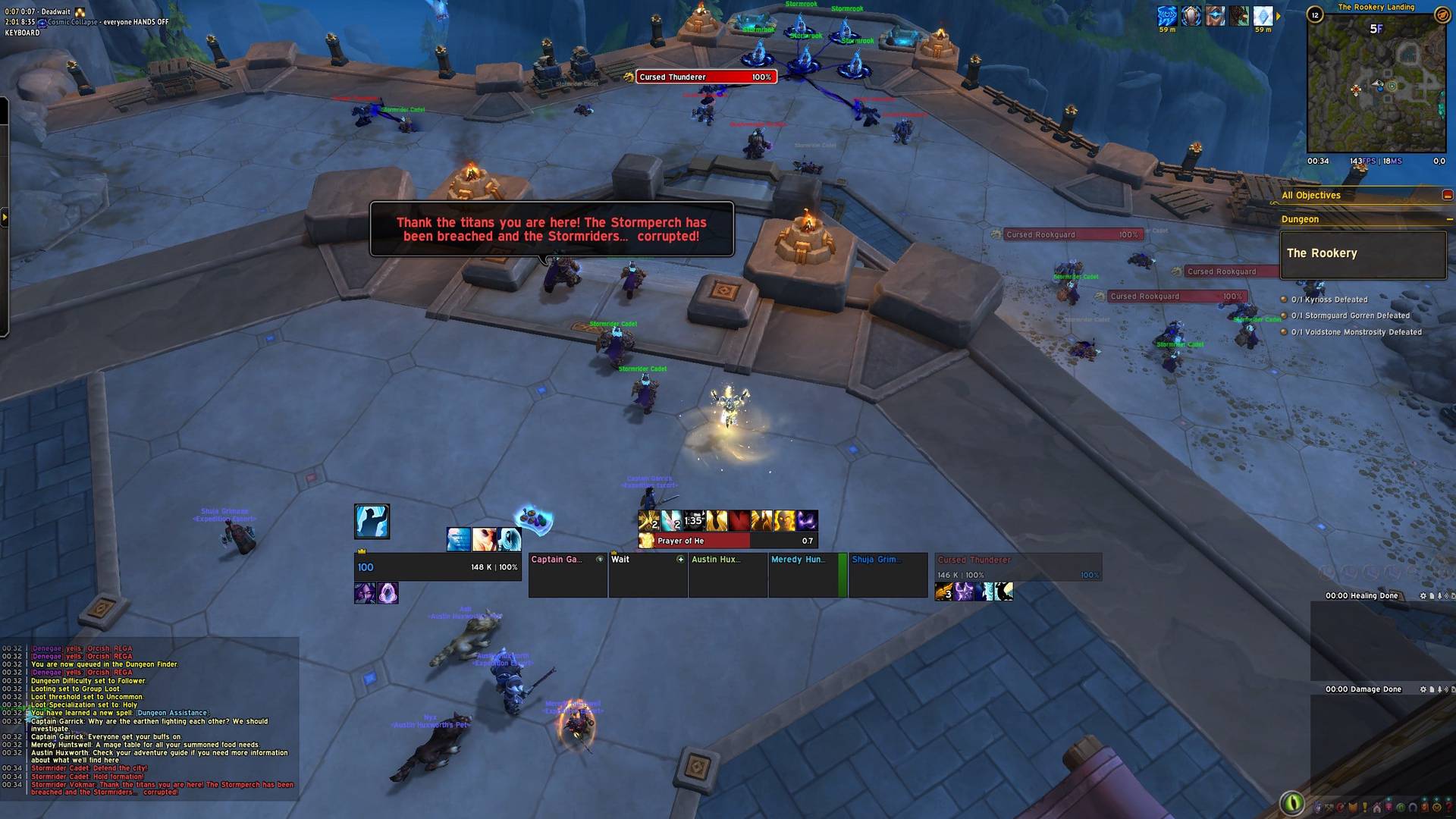
Task: Select the Wait party frame
Action: click(x=648, y=575)
